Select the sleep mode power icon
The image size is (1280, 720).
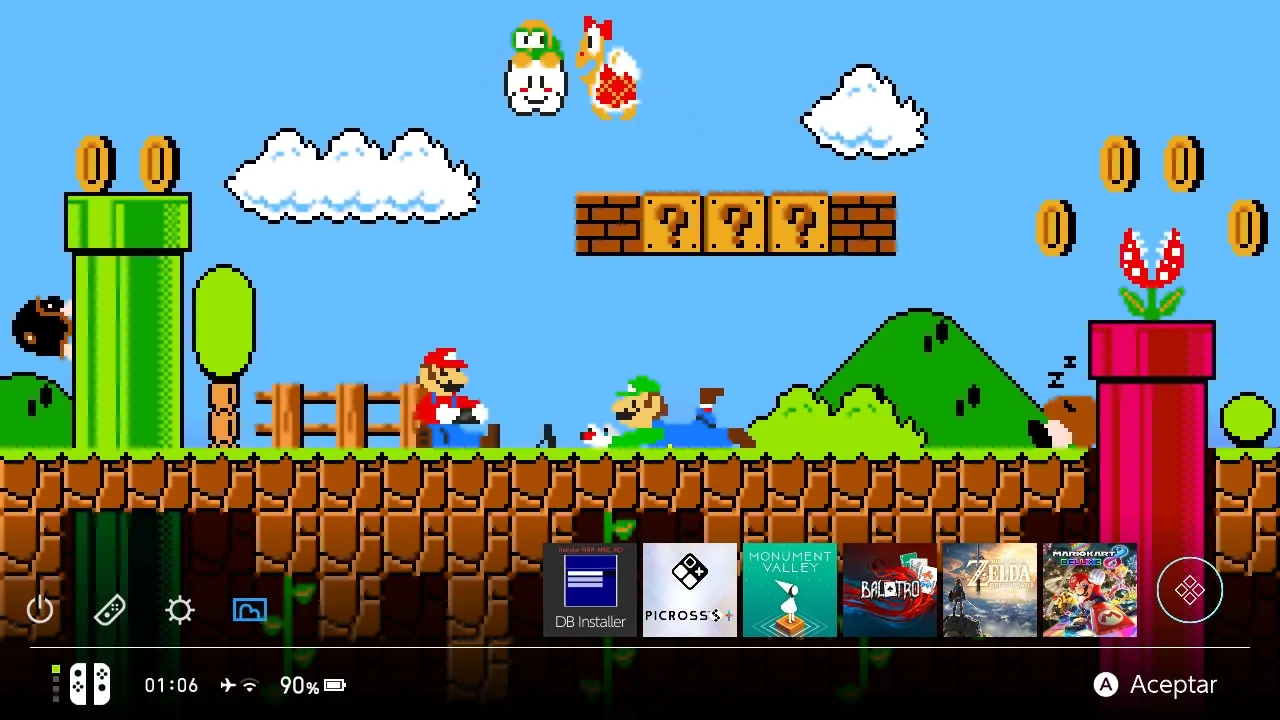tap(40, 610)
